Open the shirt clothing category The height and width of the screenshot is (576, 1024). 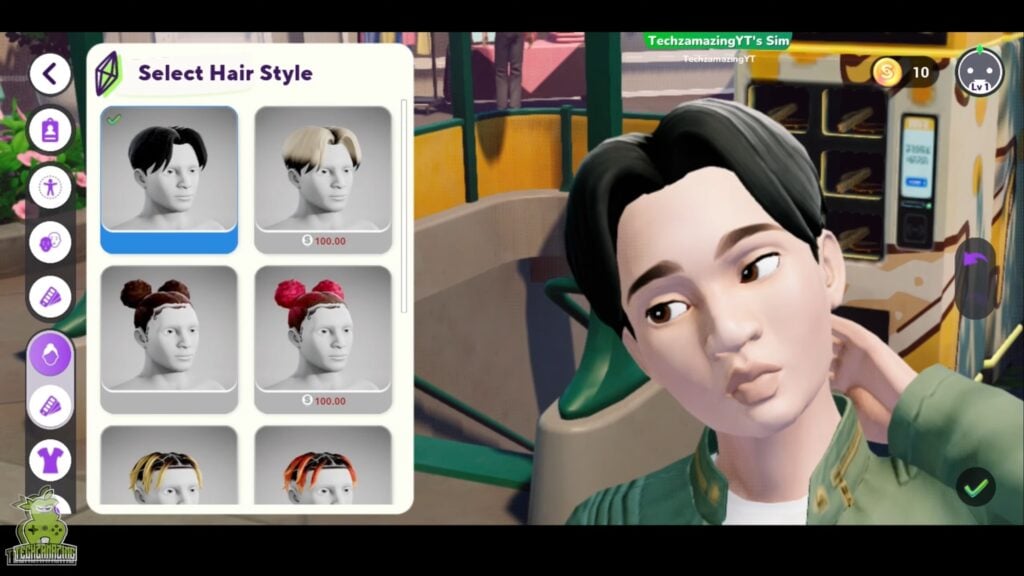pos(50,460)
